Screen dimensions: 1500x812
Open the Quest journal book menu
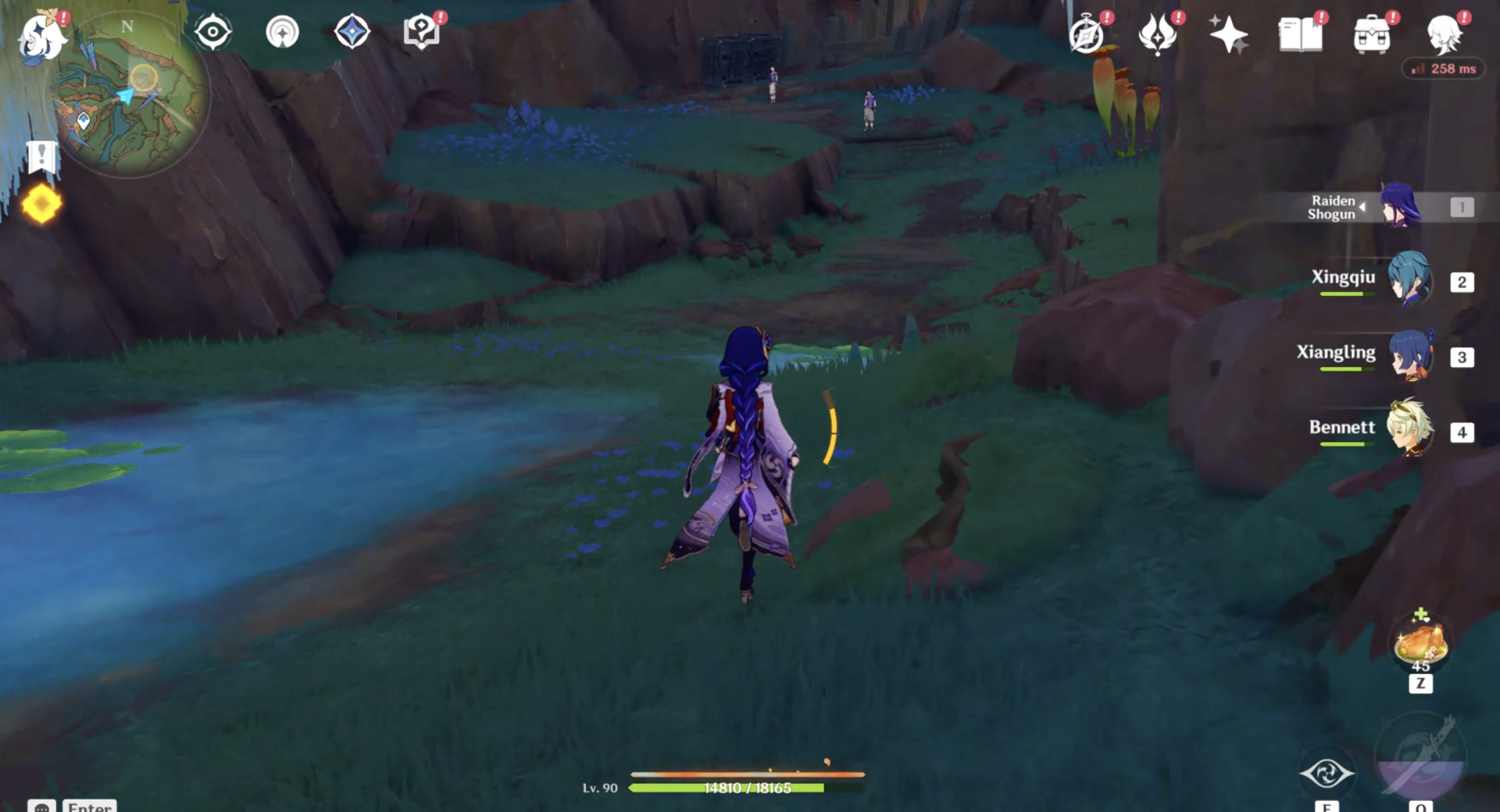point(1302,33)
